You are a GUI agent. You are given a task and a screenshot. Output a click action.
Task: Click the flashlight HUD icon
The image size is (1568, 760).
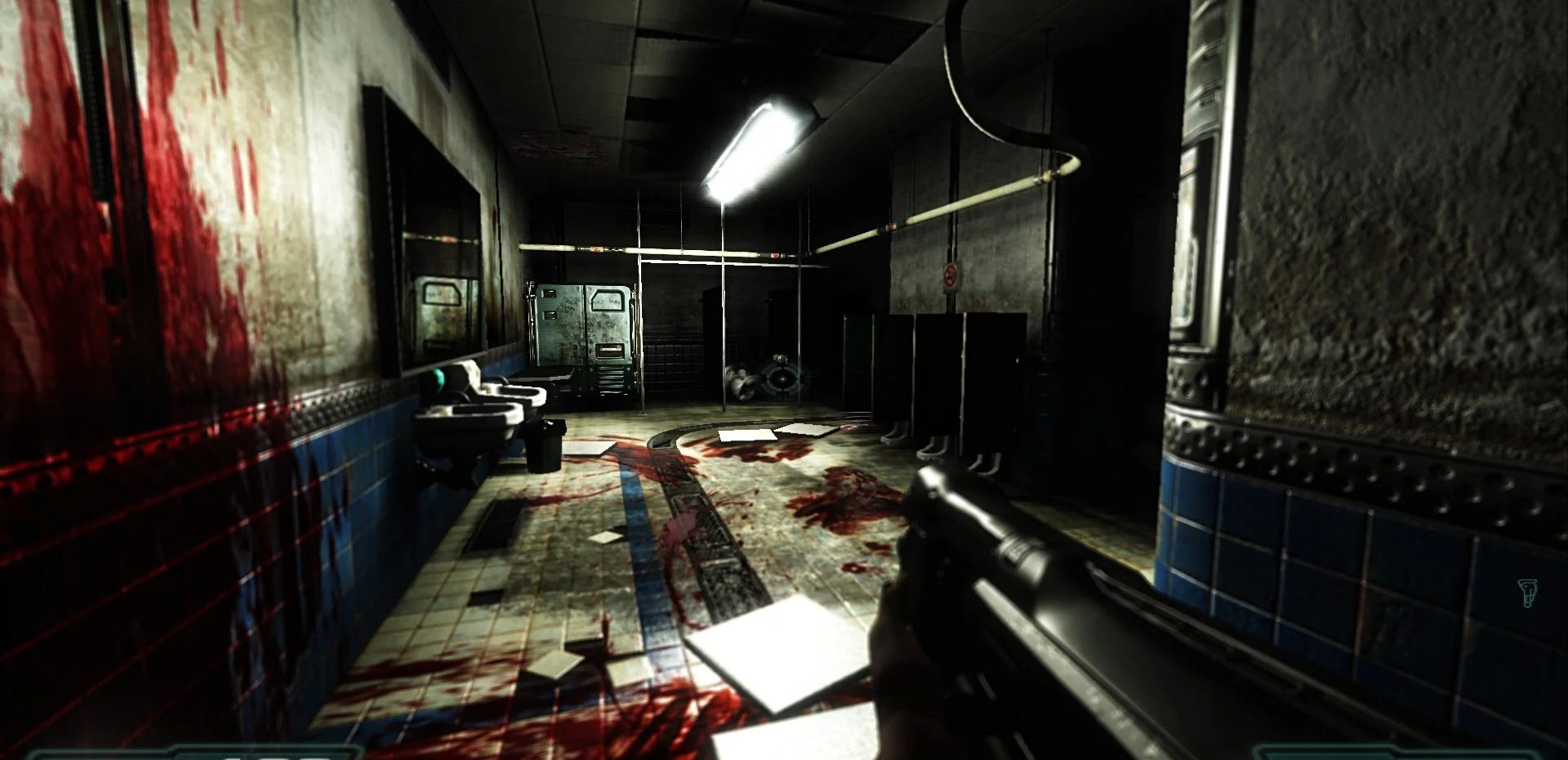[x=1527, y=592]
